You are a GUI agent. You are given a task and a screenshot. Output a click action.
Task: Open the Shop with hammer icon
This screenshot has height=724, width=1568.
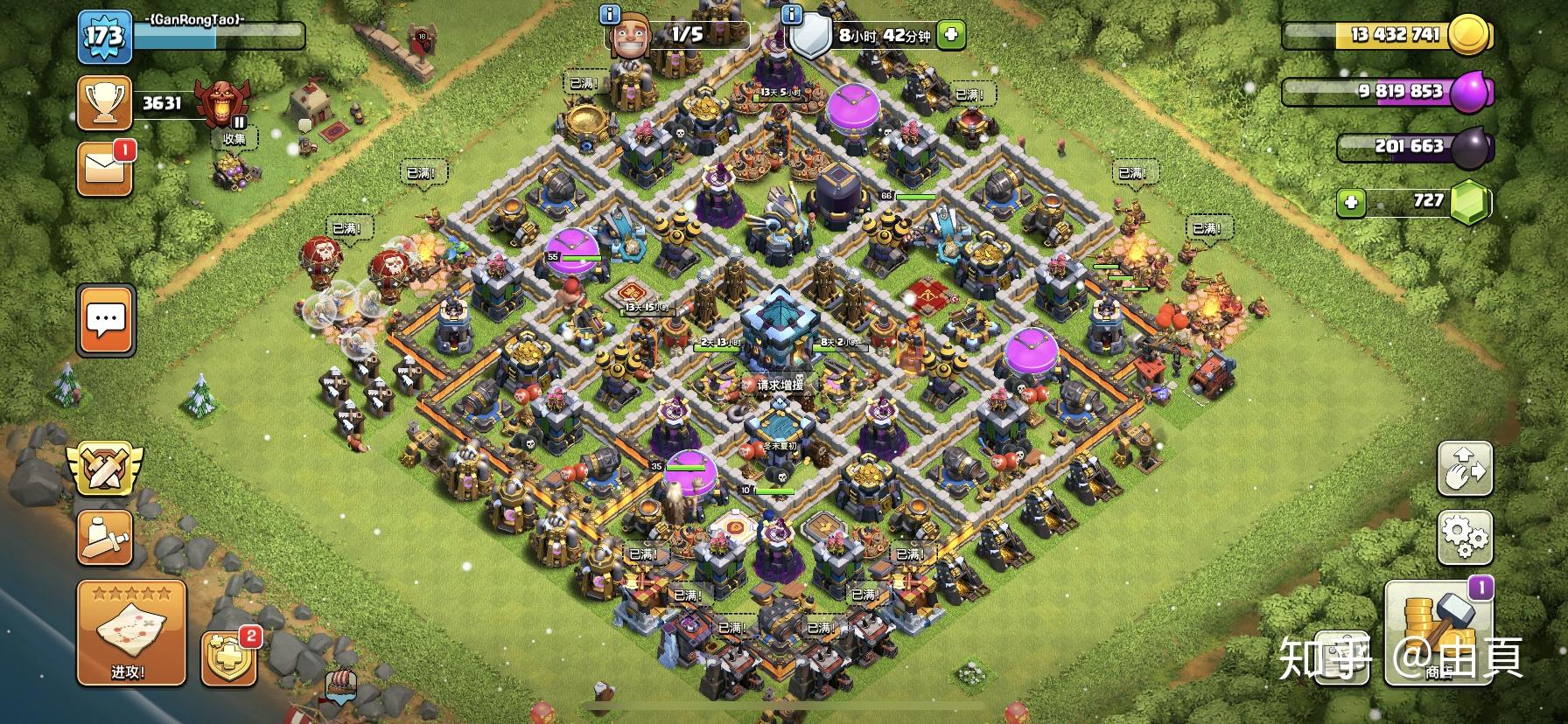[1438, 630]
